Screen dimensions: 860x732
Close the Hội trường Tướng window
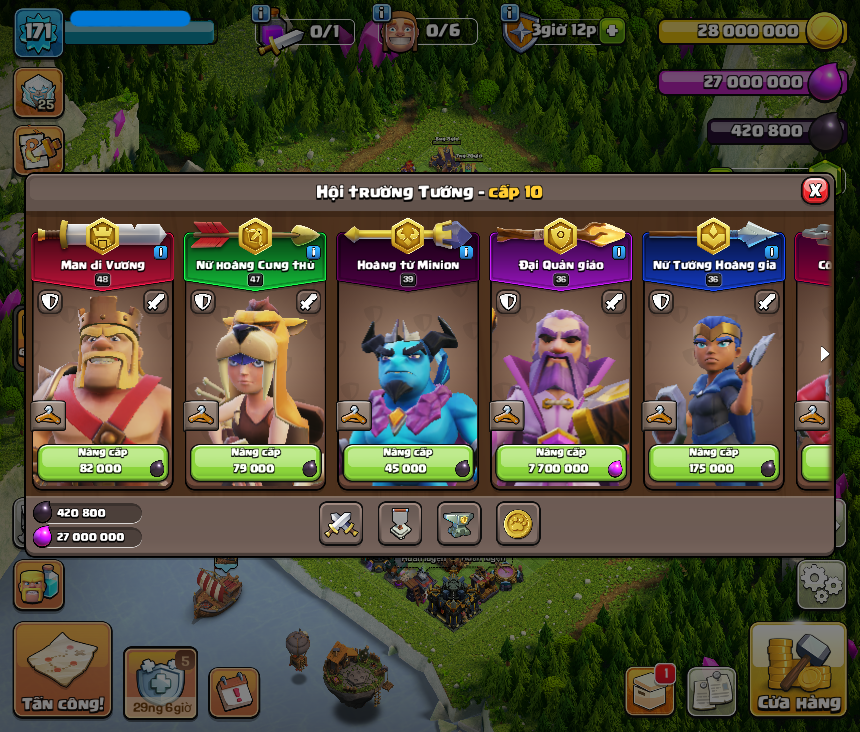pos(815,190)
